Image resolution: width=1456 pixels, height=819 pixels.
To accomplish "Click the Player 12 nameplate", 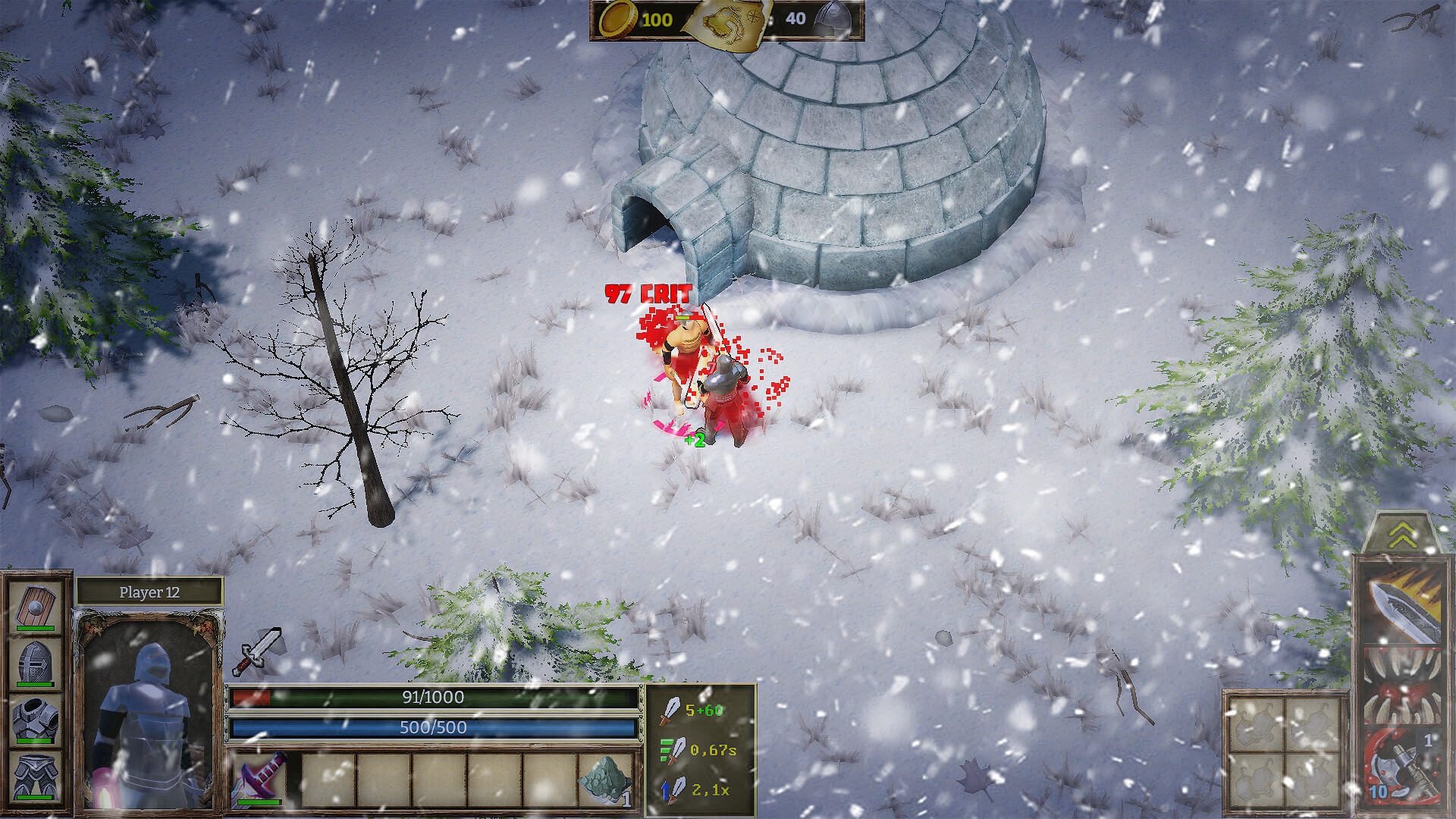I will coord(149,592).
